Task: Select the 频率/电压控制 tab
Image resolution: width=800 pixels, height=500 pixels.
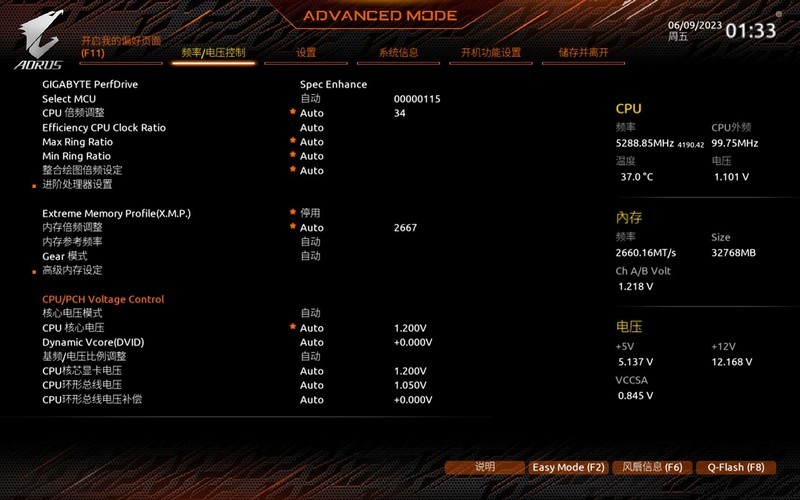Action: click(213, 53)
